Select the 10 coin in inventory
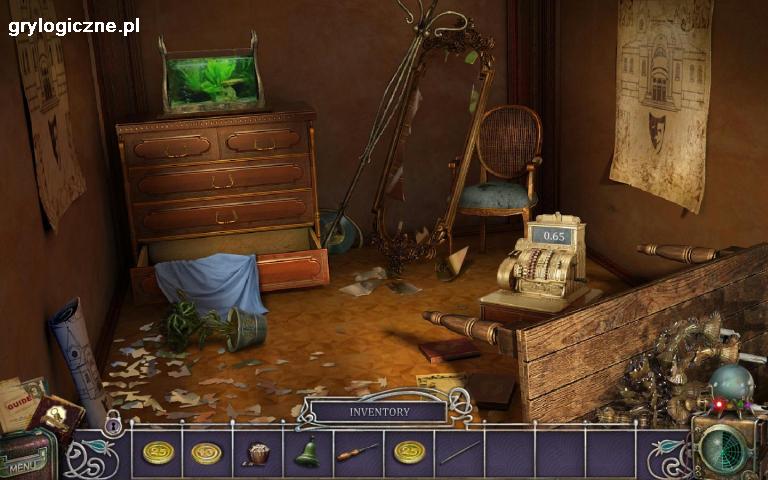The width and height of the screenshot is (768, 480). [x=207, y=453]
